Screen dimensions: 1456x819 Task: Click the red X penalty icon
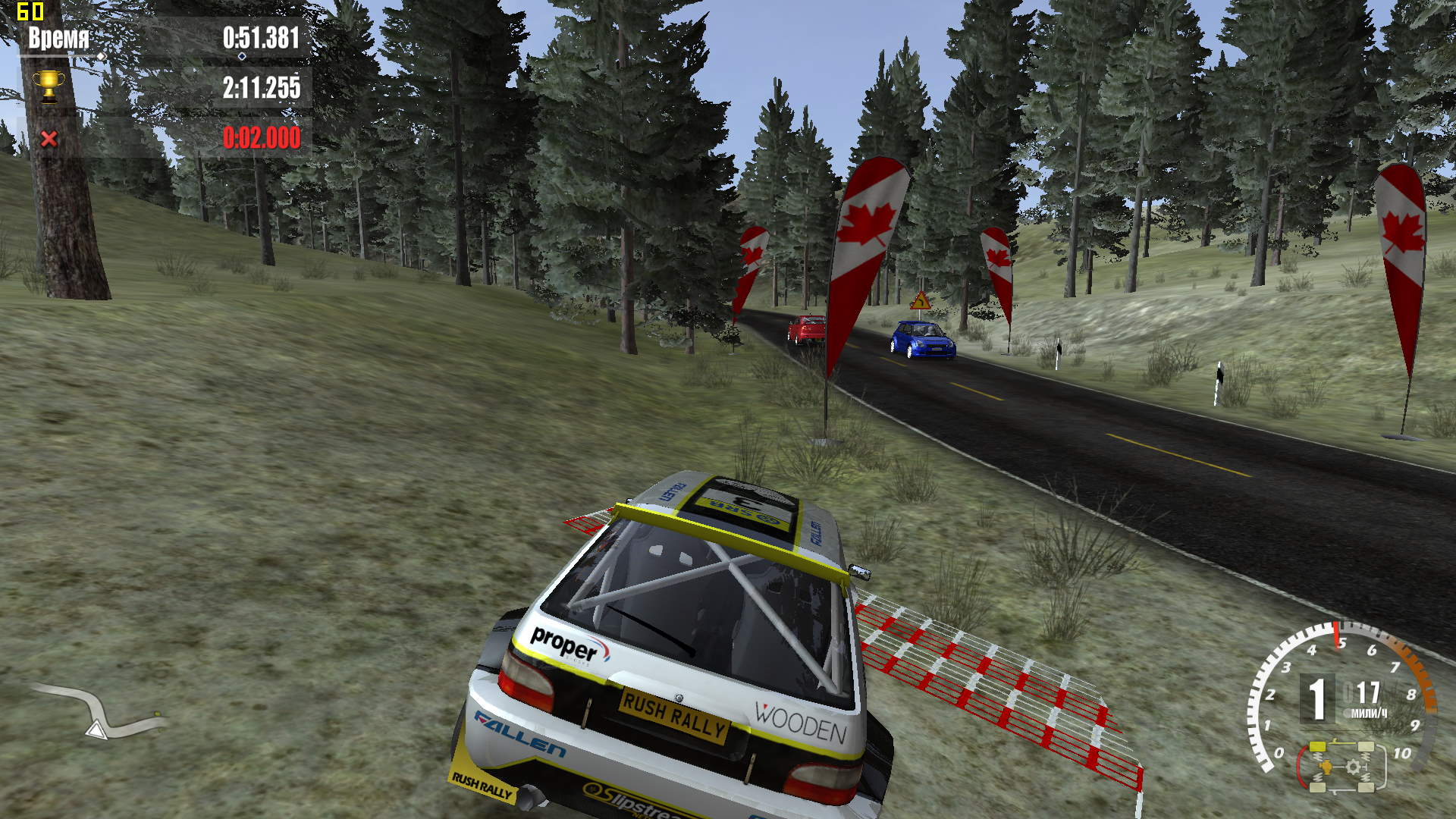point(49,139)
